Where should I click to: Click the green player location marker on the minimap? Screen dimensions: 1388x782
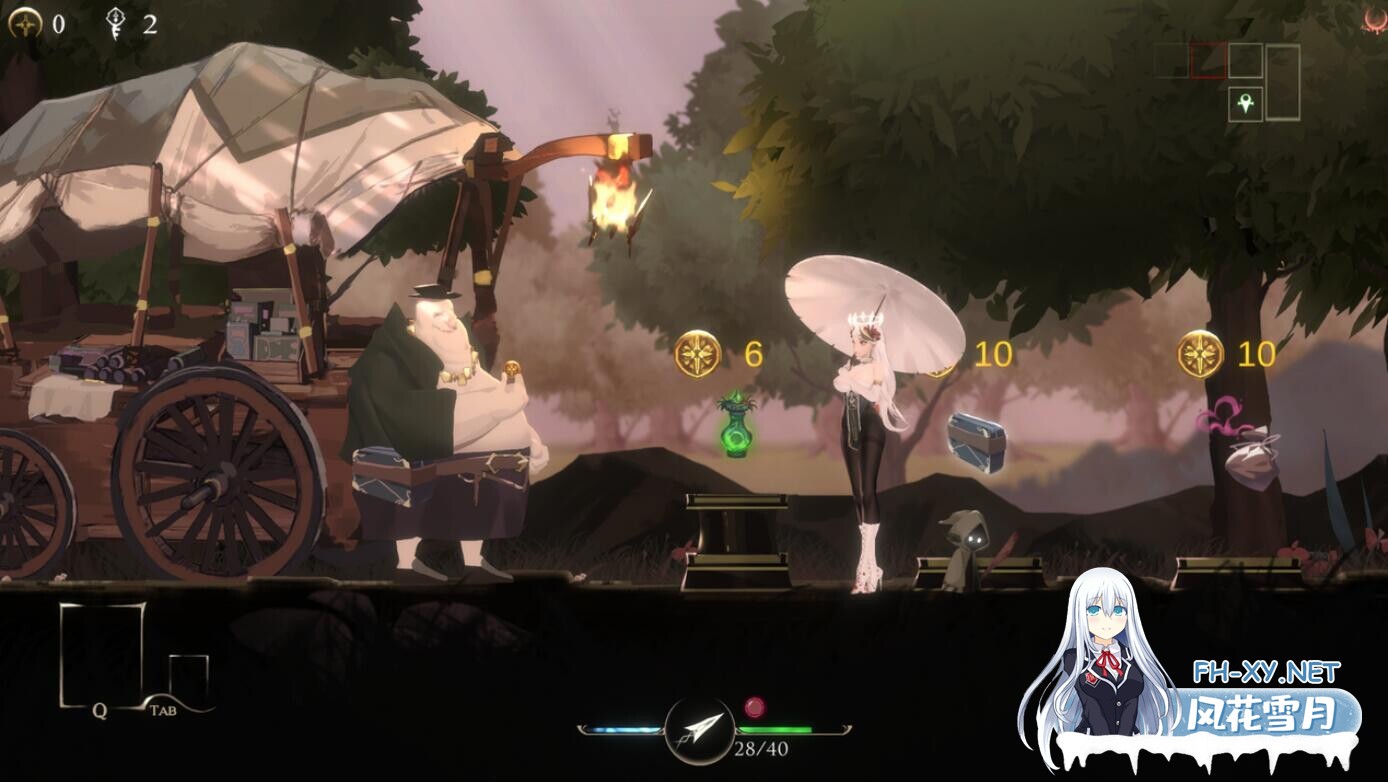[1245, 103]
